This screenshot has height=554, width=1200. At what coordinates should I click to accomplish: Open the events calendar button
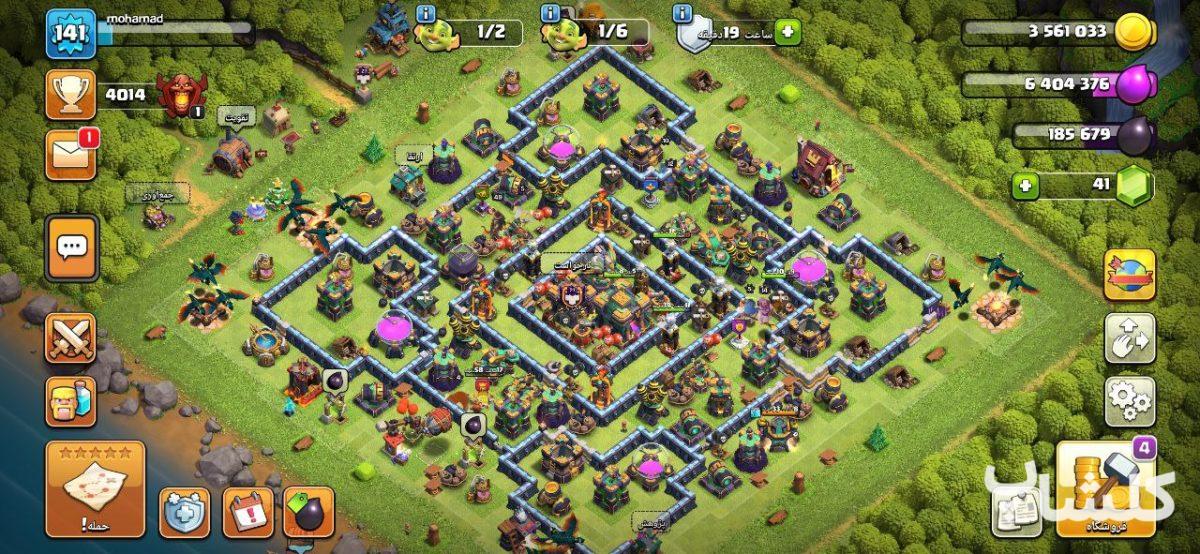(x=247, y=512)
